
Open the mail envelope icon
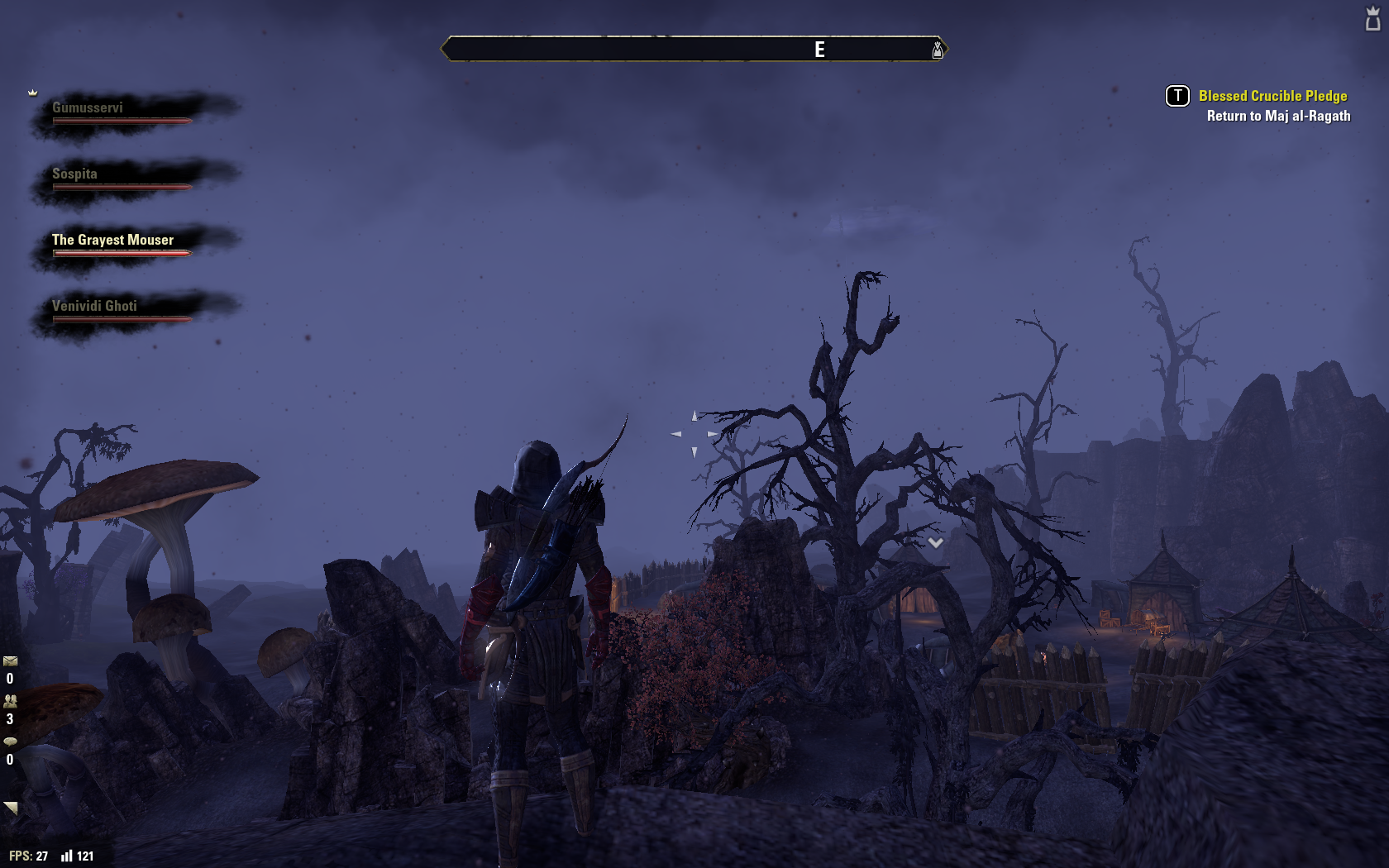pos(10,661)
